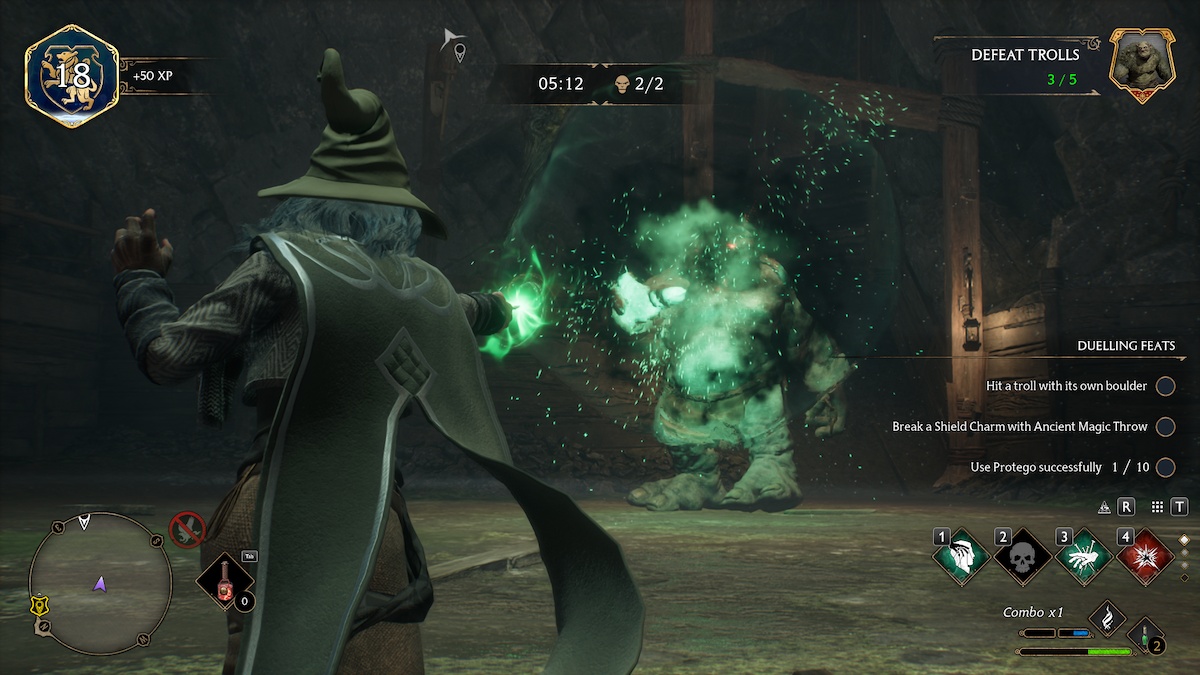Cast the skull curse in slot 2
The image size is (1200, 675).
pyautogui.click(x=1022, y=557)
